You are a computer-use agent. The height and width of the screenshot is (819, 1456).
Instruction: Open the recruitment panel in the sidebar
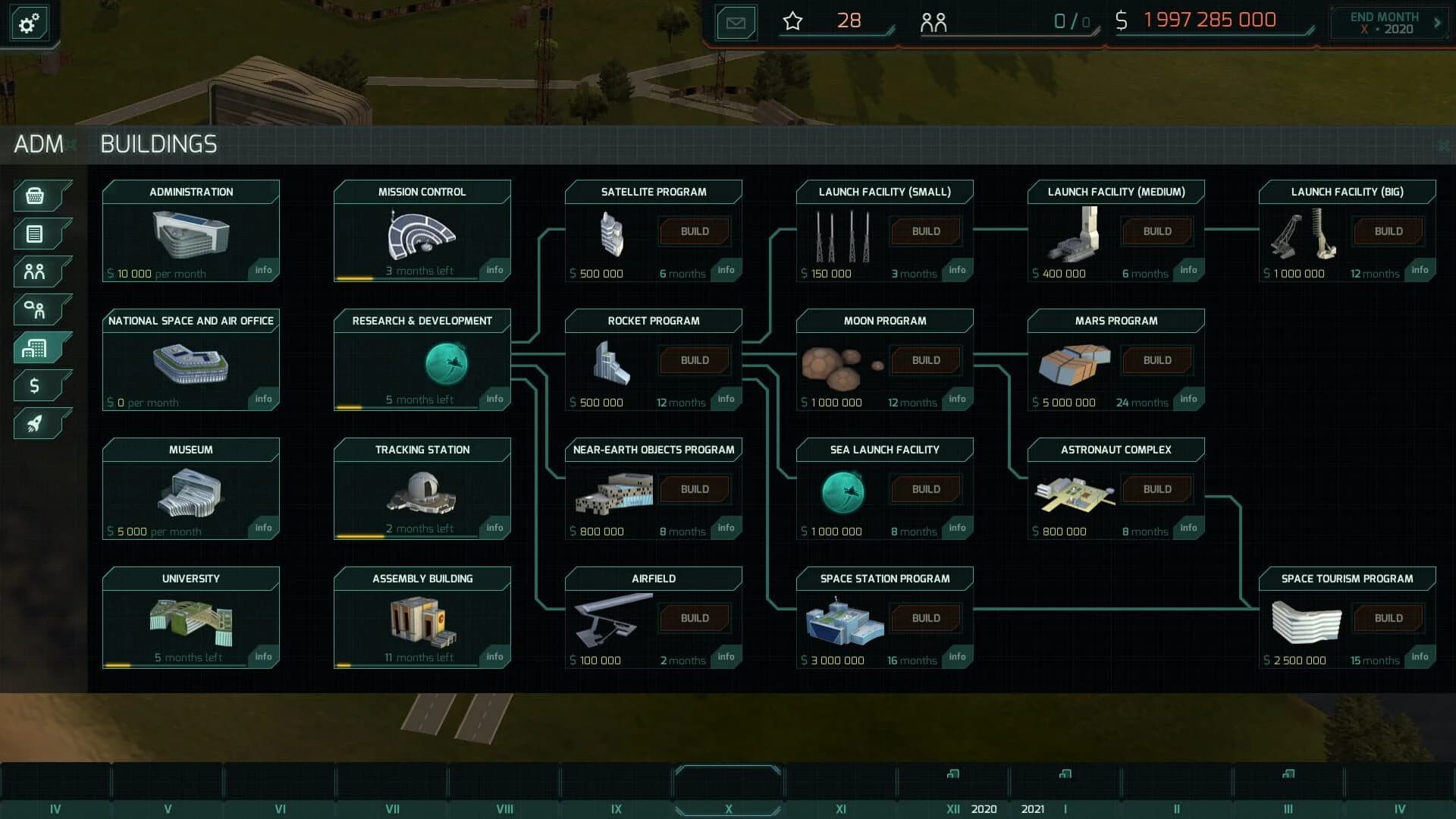[x=33, y=309]
